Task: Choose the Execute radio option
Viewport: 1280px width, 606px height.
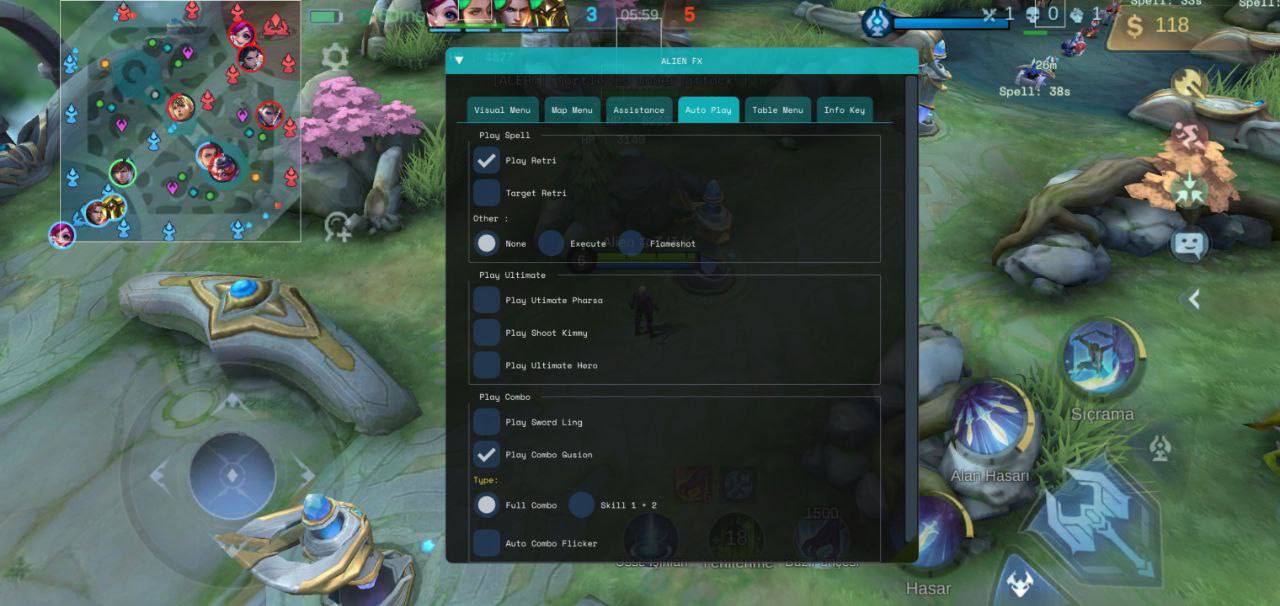Action: click(552, 243)
